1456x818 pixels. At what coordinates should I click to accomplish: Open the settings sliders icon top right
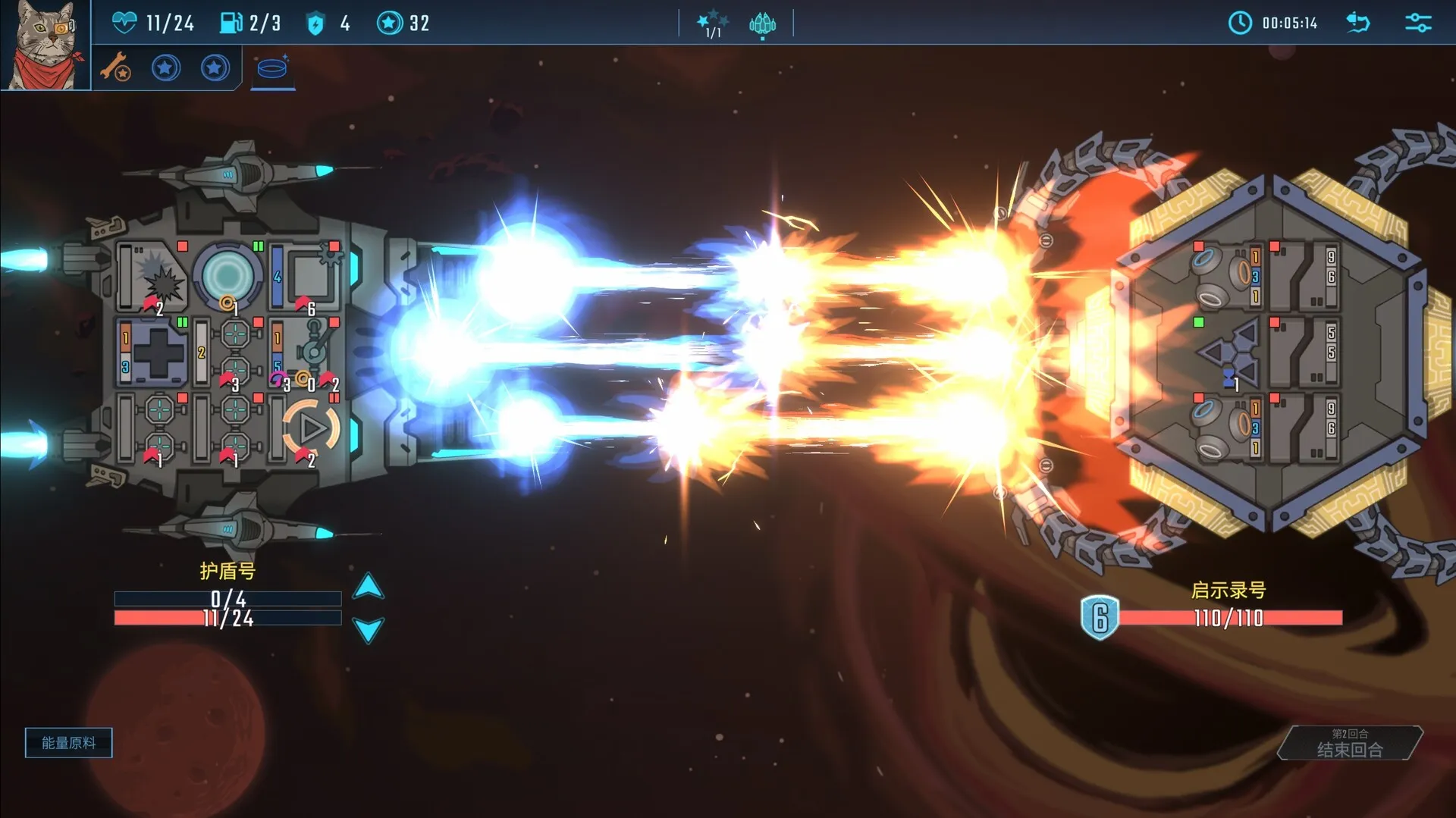(x=1417, y=22)
